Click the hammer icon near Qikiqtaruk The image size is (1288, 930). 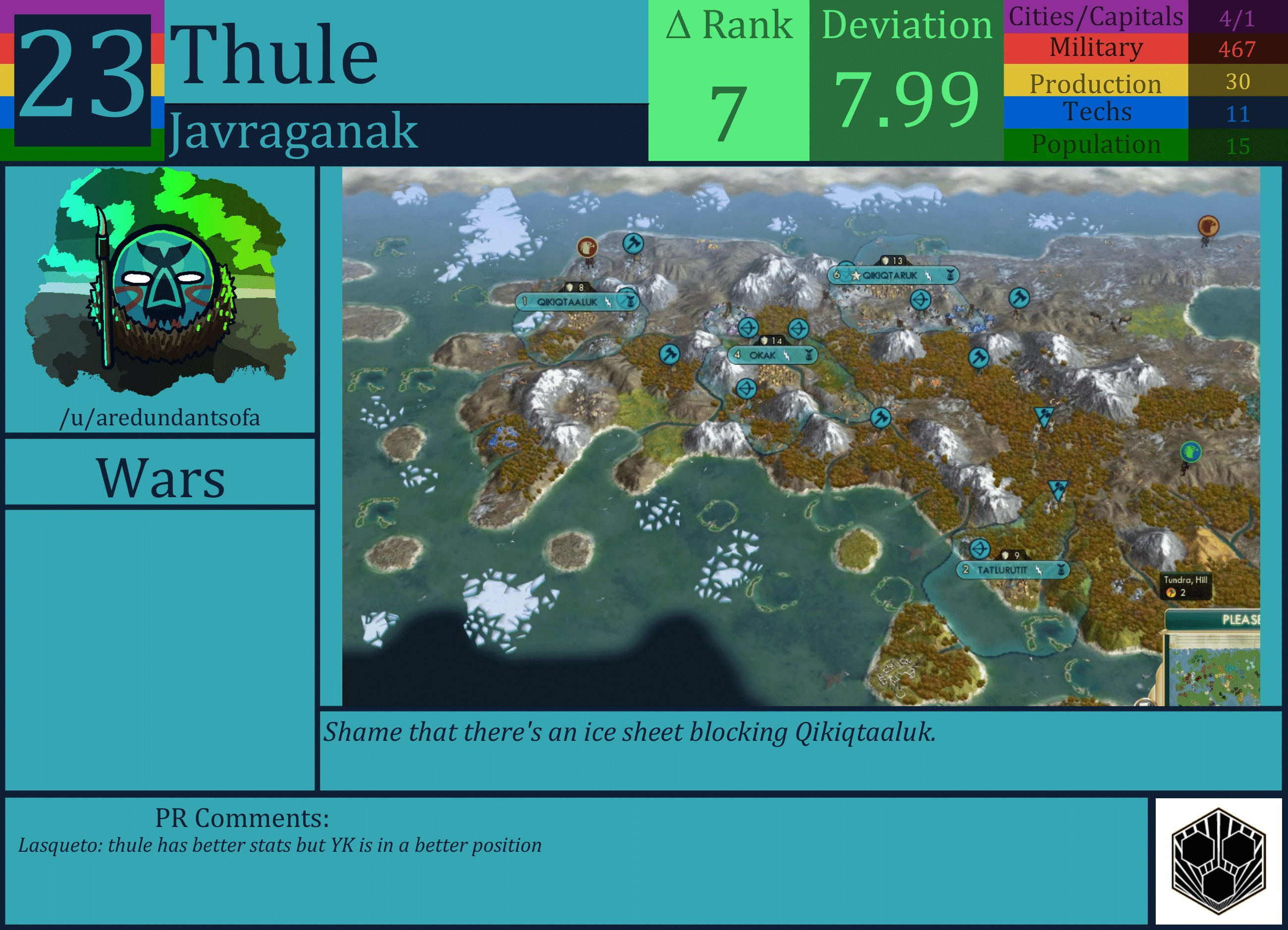1019,299
